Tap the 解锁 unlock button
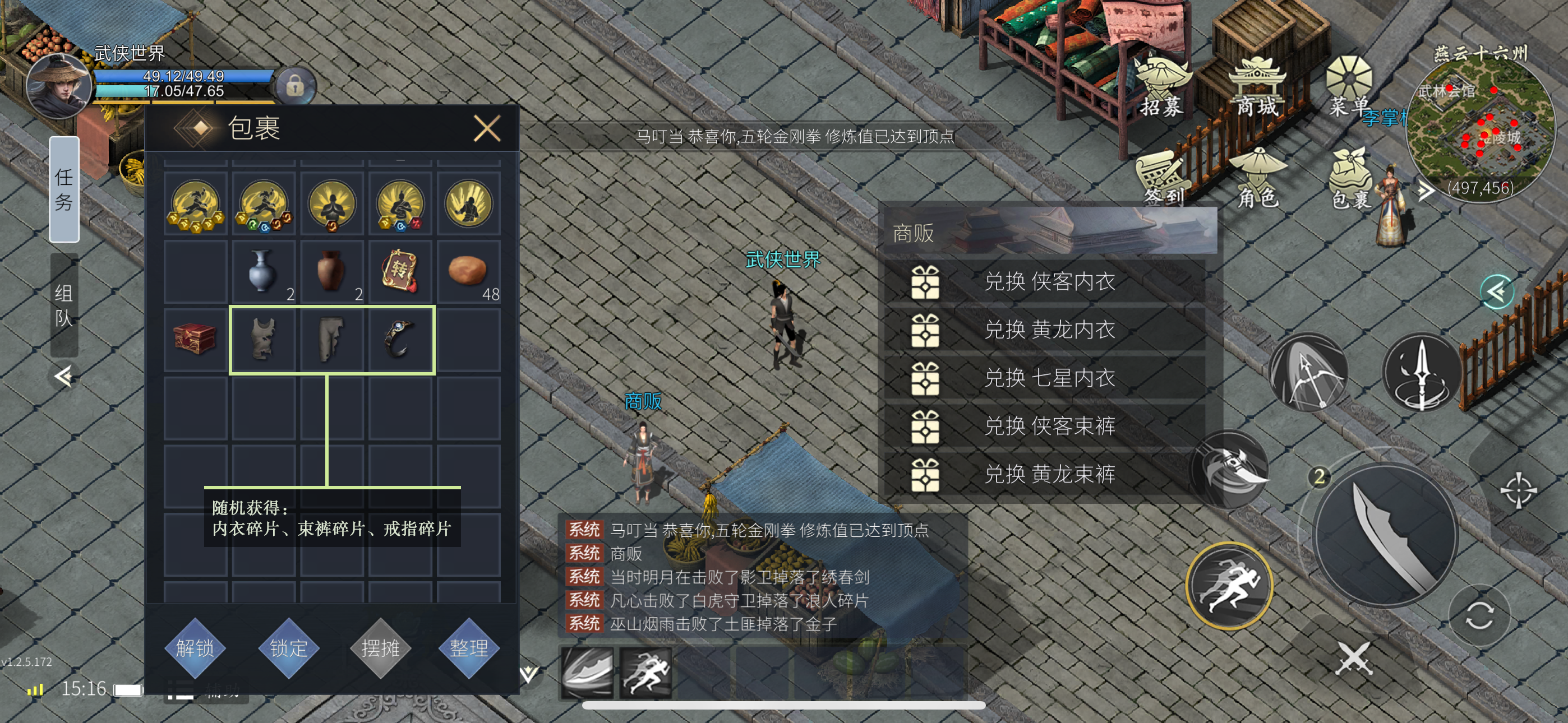Image resolution: width=1568 pixels, height=723 pixels. pos(195,647)
